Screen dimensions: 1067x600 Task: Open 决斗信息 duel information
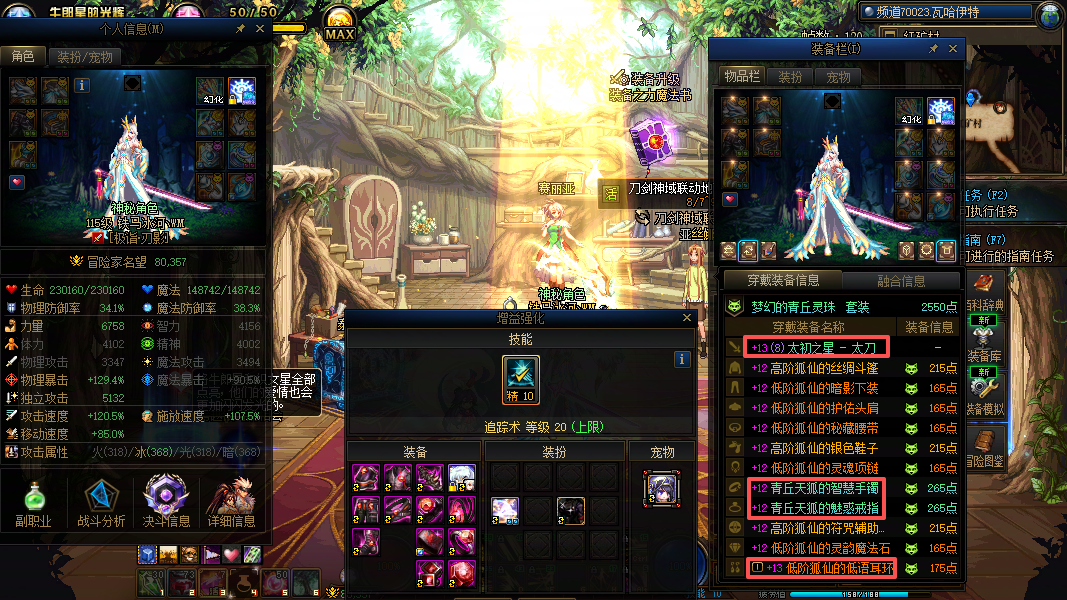coord(166,502)
